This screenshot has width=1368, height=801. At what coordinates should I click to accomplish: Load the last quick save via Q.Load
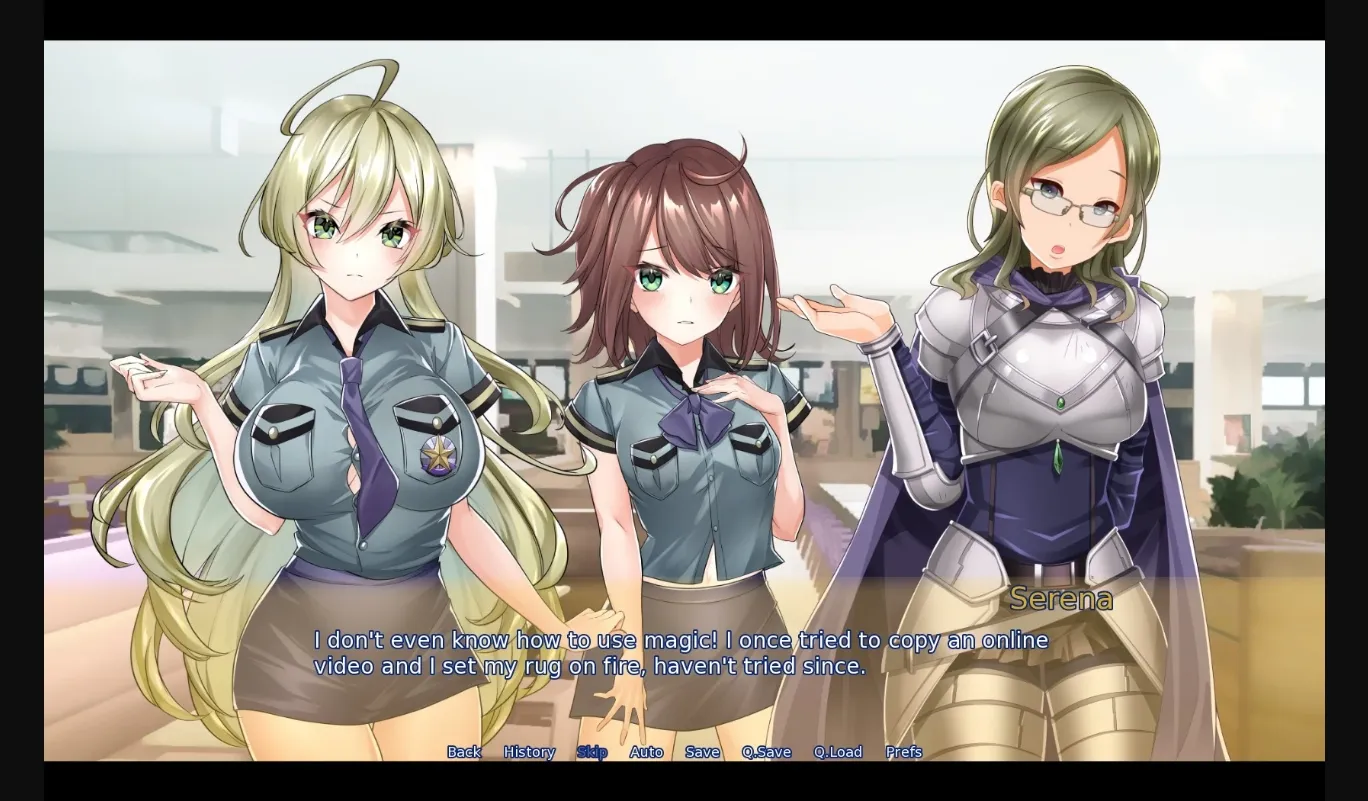pos(838,751)
